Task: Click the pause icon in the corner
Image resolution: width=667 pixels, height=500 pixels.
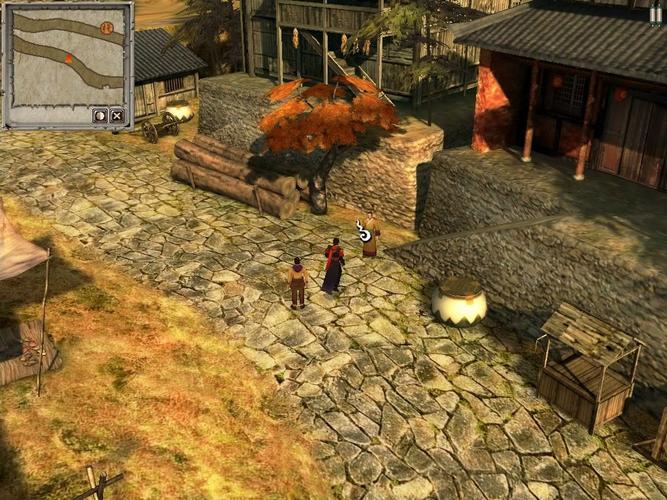Action: pos(656,15)
